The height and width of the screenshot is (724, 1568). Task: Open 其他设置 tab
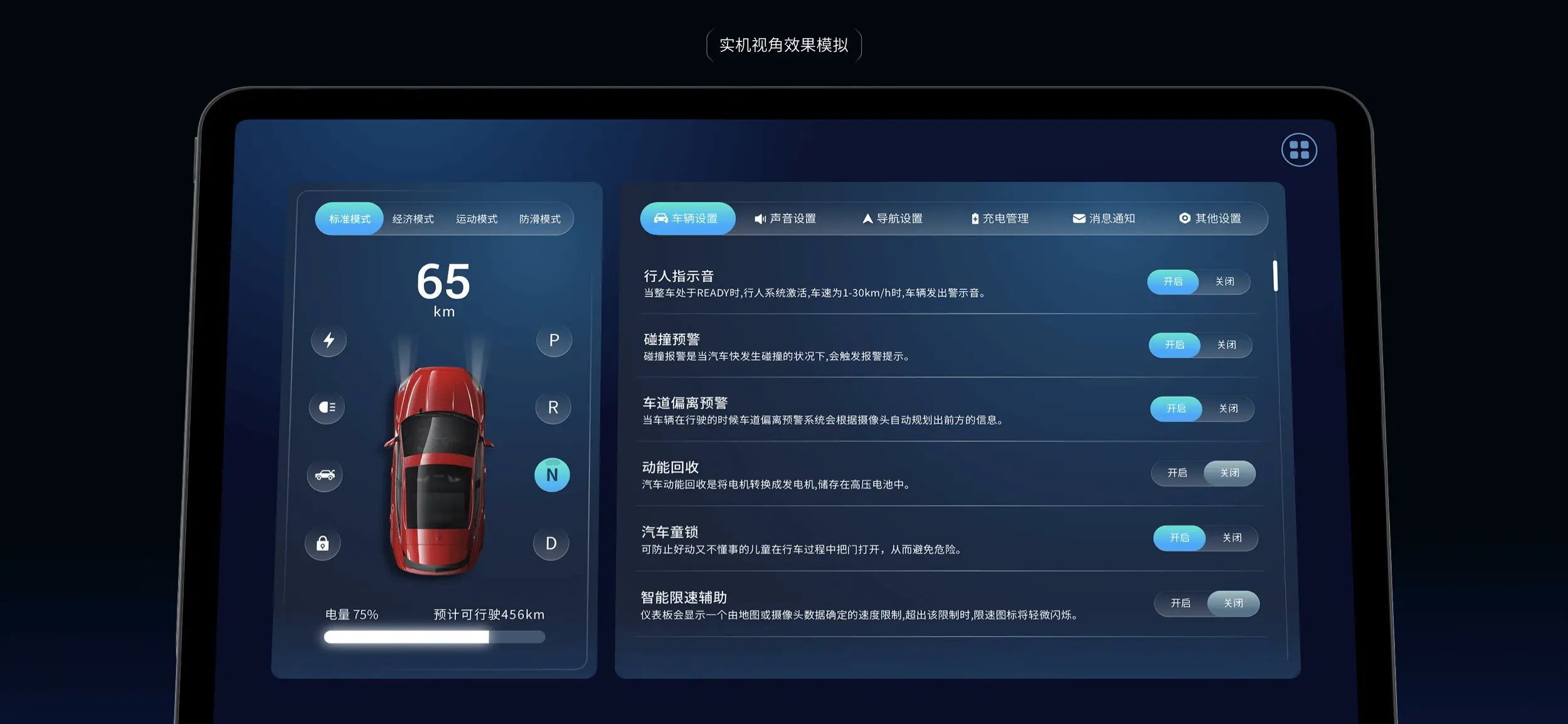tap(1210, 218)
